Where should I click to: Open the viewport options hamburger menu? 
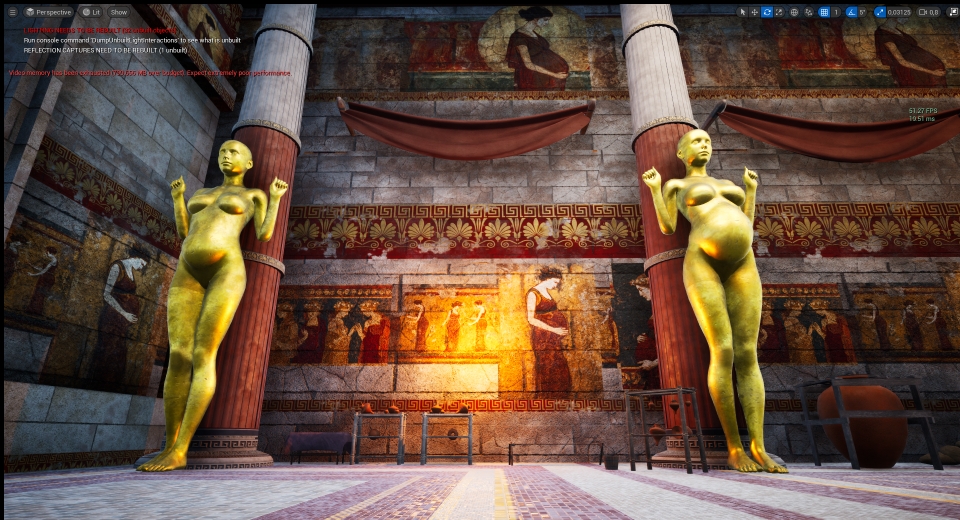[13, 12]
